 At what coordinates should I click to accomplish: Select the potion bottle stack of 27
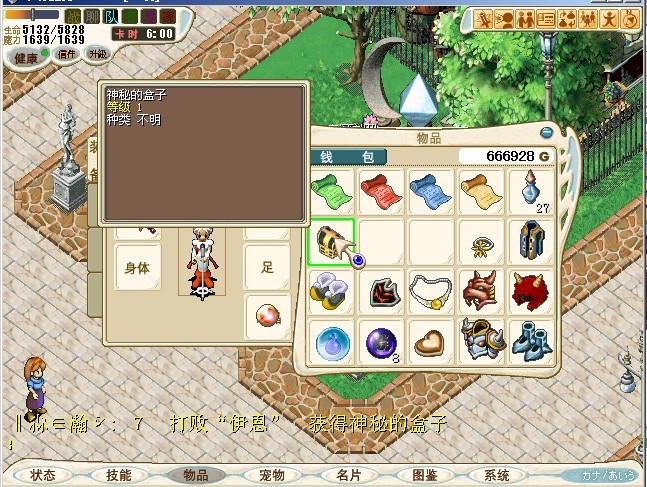point(531,190)
